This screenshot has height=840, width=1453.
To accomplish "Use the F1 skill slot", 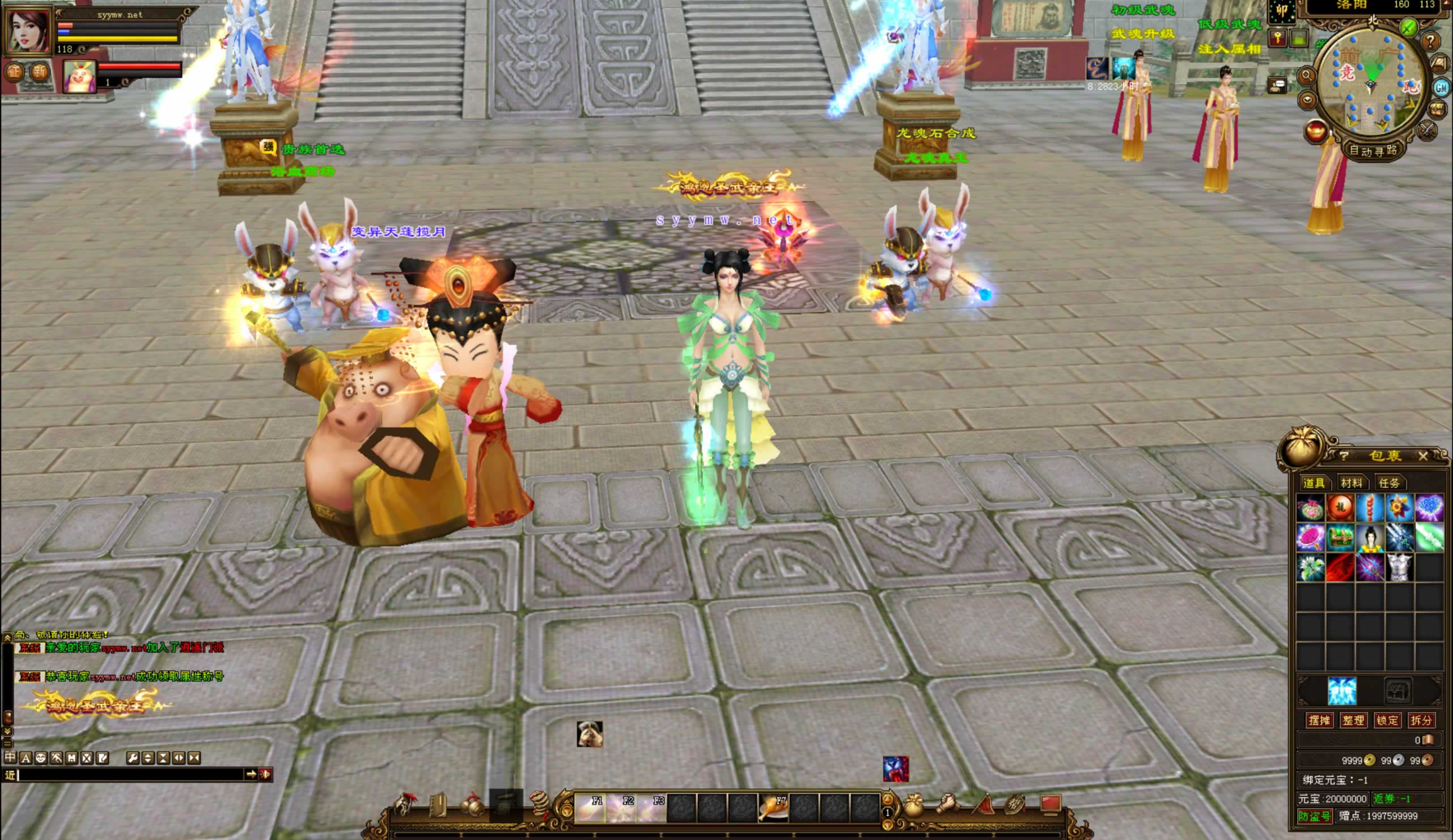I will [590, 807].
